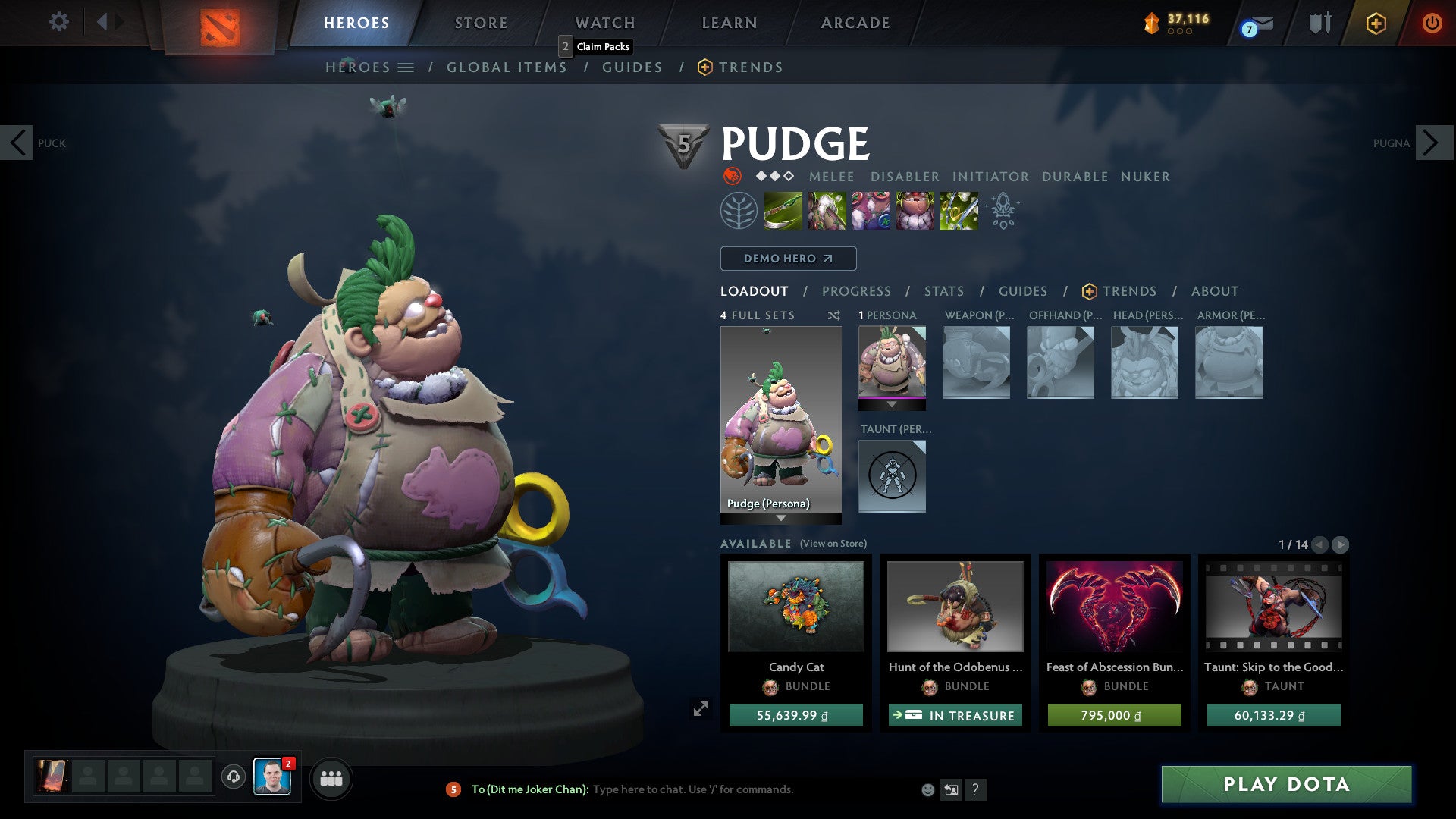Open the GLOBAL ITEMS section
Screen dimensions: 1456x819
(x=507, y=67)
